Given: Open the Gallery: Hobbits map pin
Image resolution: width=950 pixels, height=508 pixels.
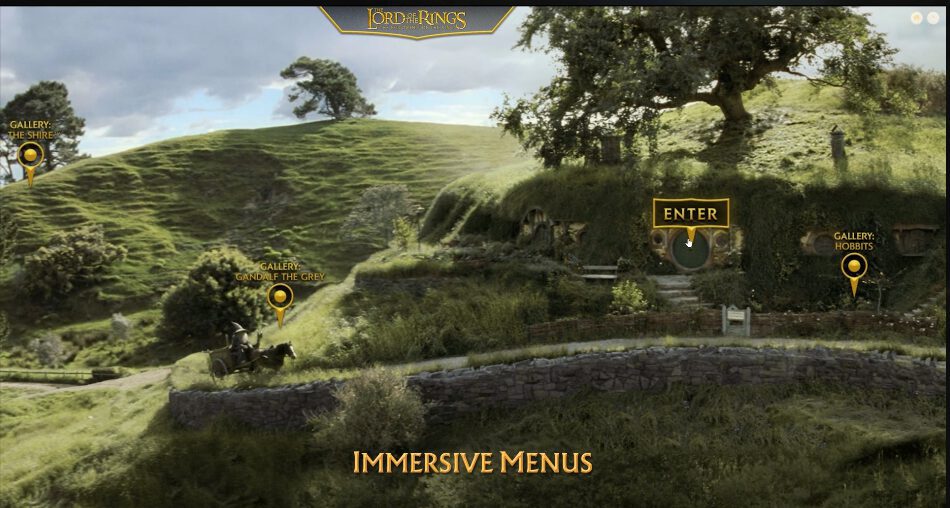Looking at the screenshot, I should 853,267.
